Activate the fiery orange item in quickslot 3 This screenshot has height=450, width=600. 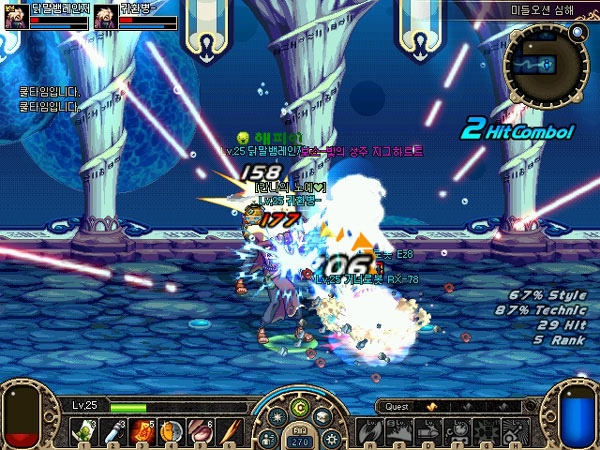tap(141, 431)
